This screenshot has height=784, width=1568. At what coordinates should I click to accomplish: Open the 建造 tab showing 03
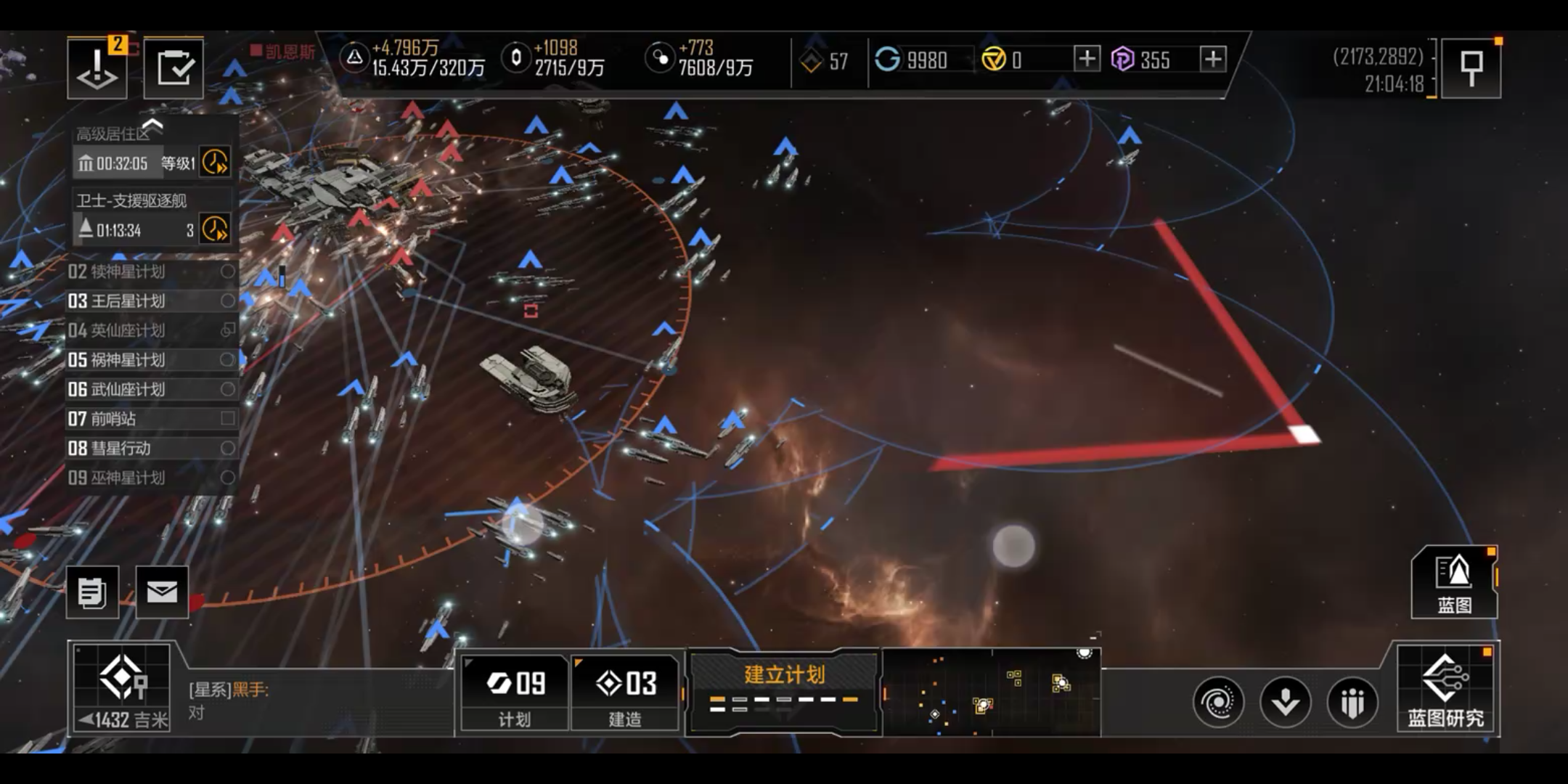pyautogui.click(x=625, y=693)
